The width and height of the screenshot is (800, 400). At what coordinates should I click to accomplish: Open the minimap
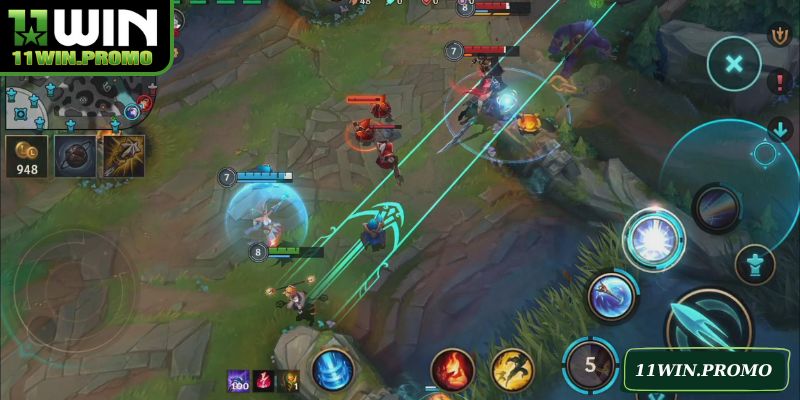[70, 103]
